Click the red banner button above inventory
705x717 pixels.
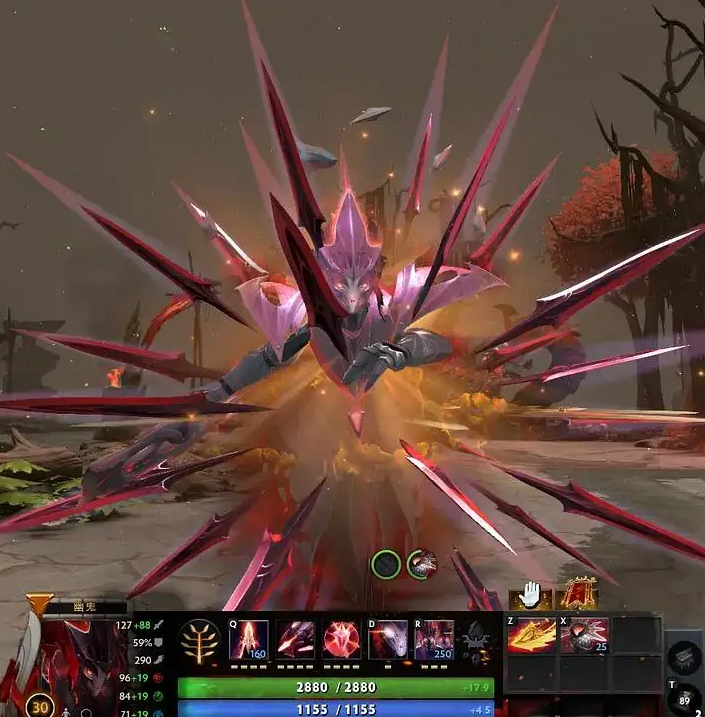click(578, 594)
